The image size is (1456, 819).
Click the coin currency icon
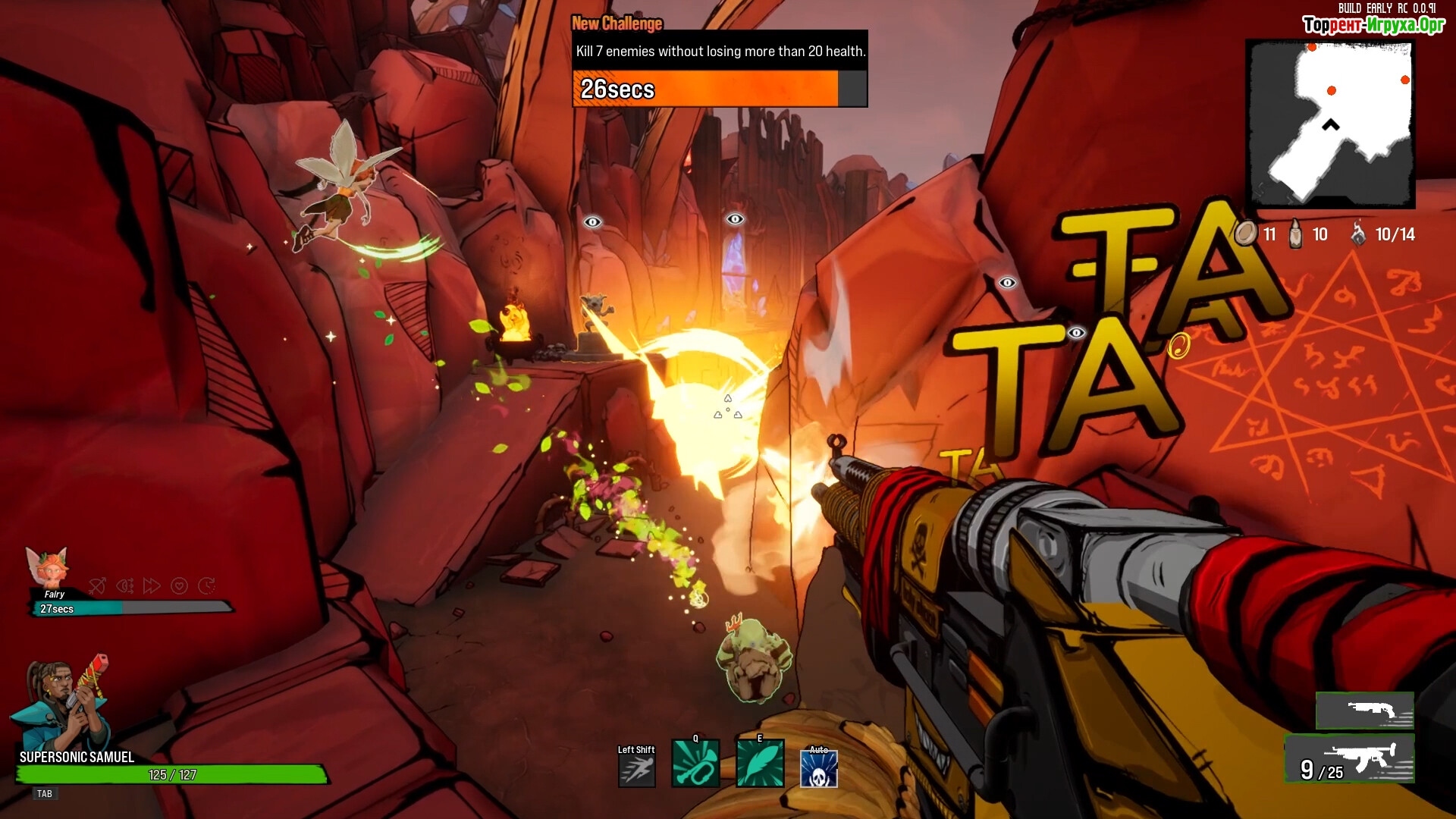pos(1244,234)
